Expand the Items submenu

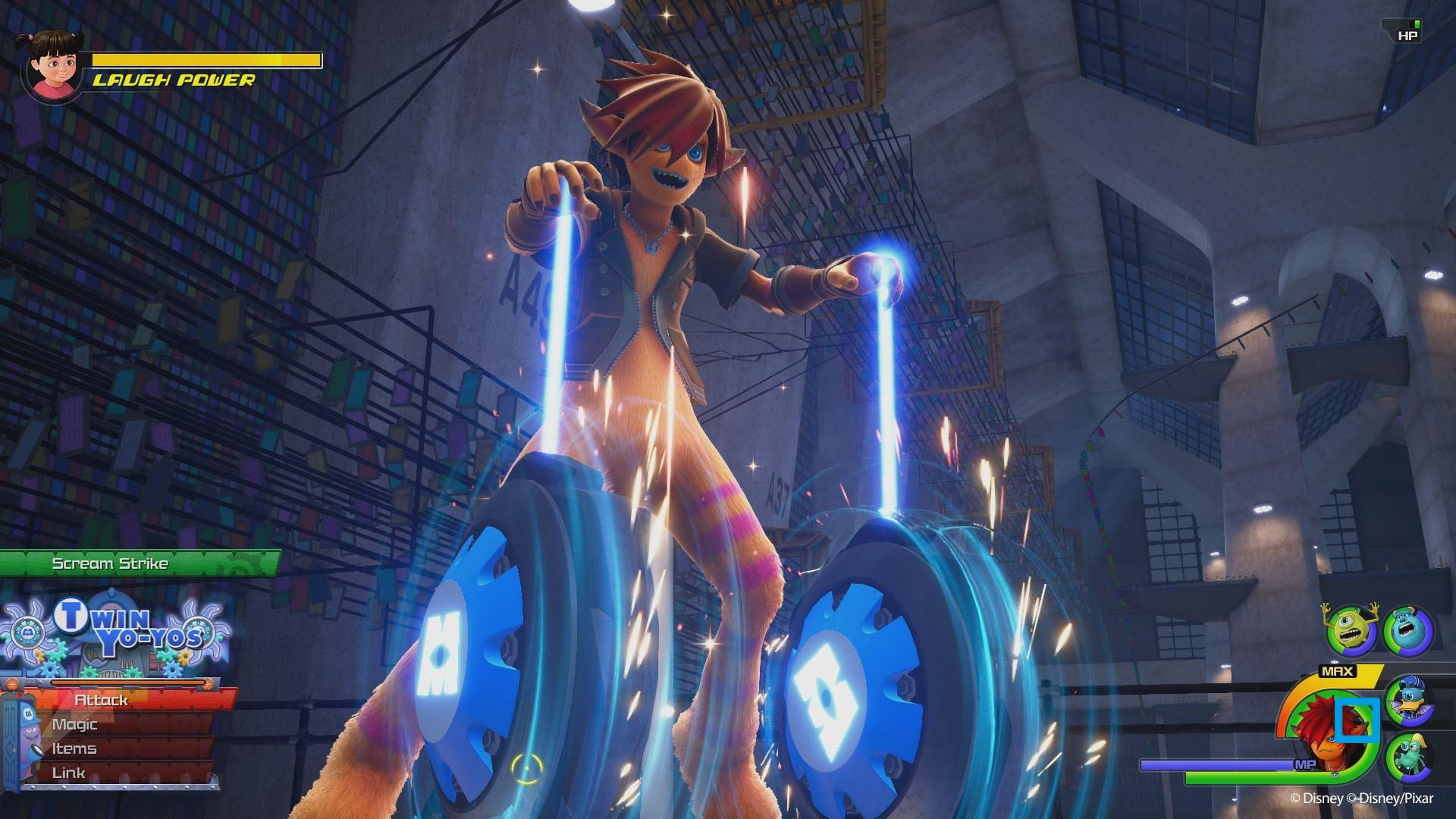74,748
